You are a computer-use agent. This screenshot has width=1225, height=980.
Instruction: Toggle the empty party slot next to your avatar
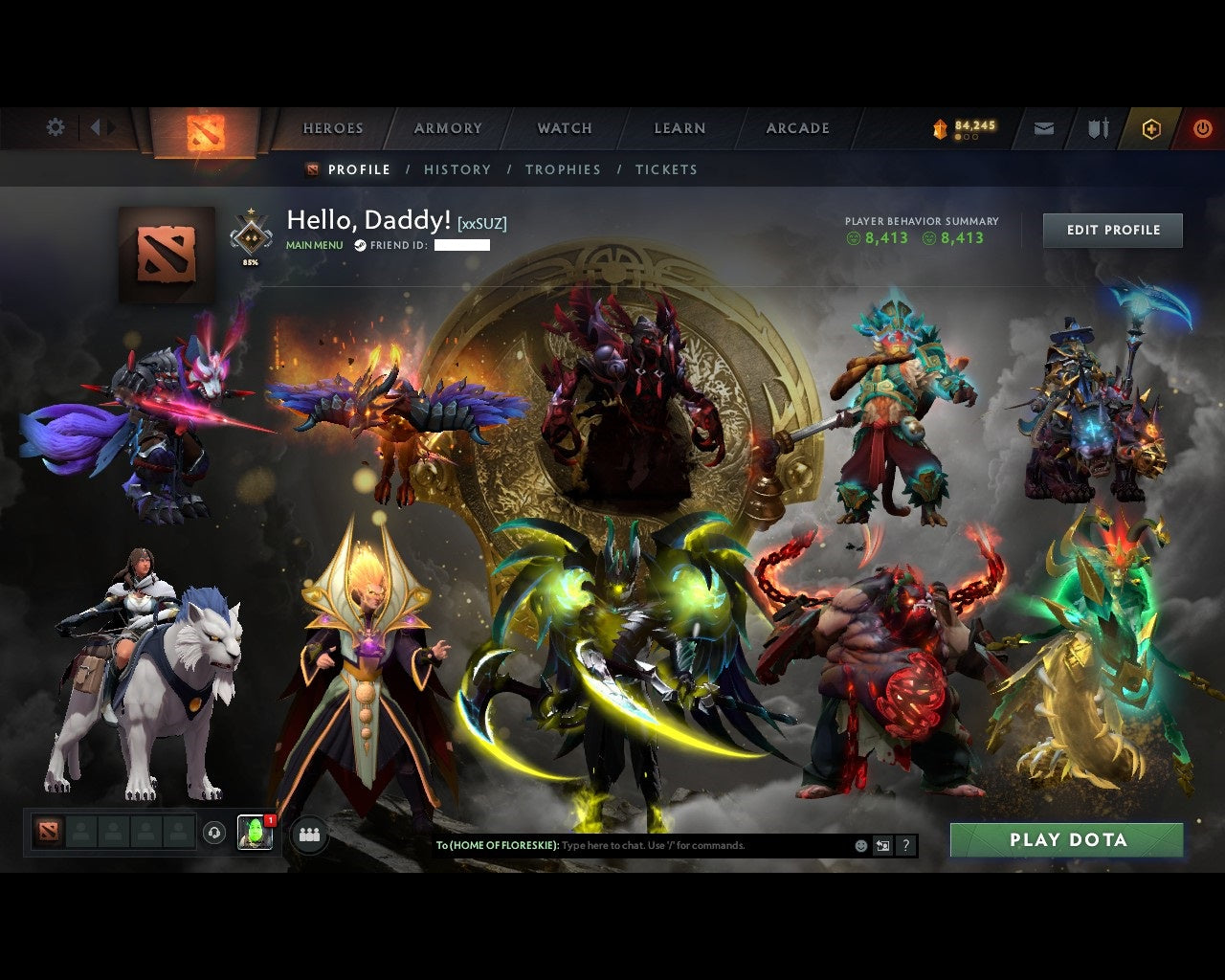tap(82, 831)
